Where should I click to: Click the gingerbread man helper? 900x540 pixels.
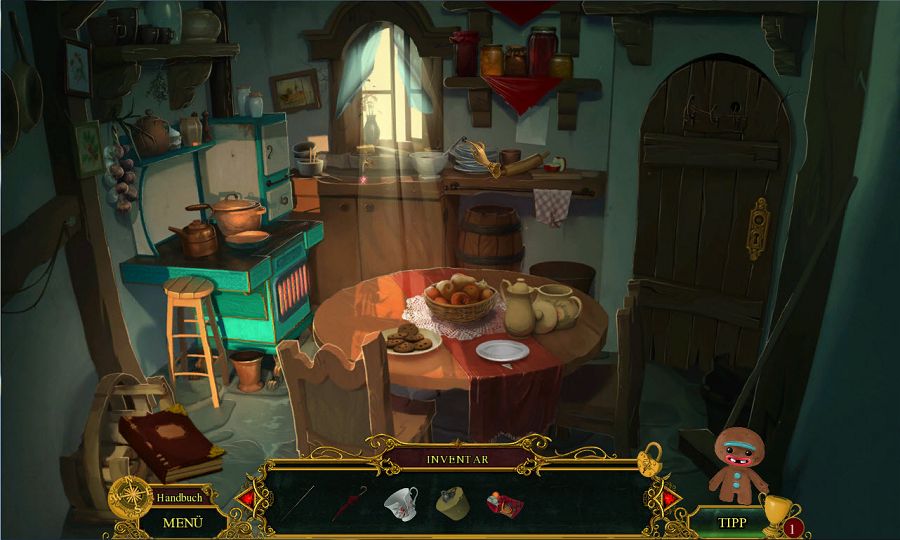coord(738,465)
